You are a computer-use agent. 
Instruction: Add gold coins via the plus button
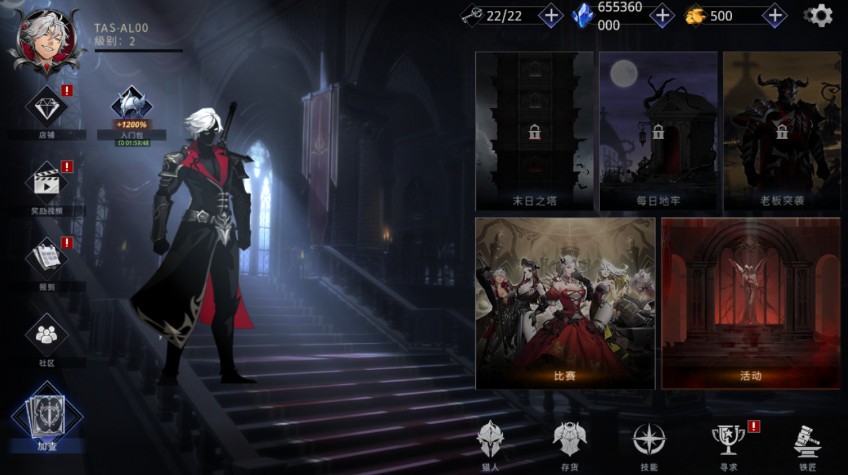[x=774, y=15]
